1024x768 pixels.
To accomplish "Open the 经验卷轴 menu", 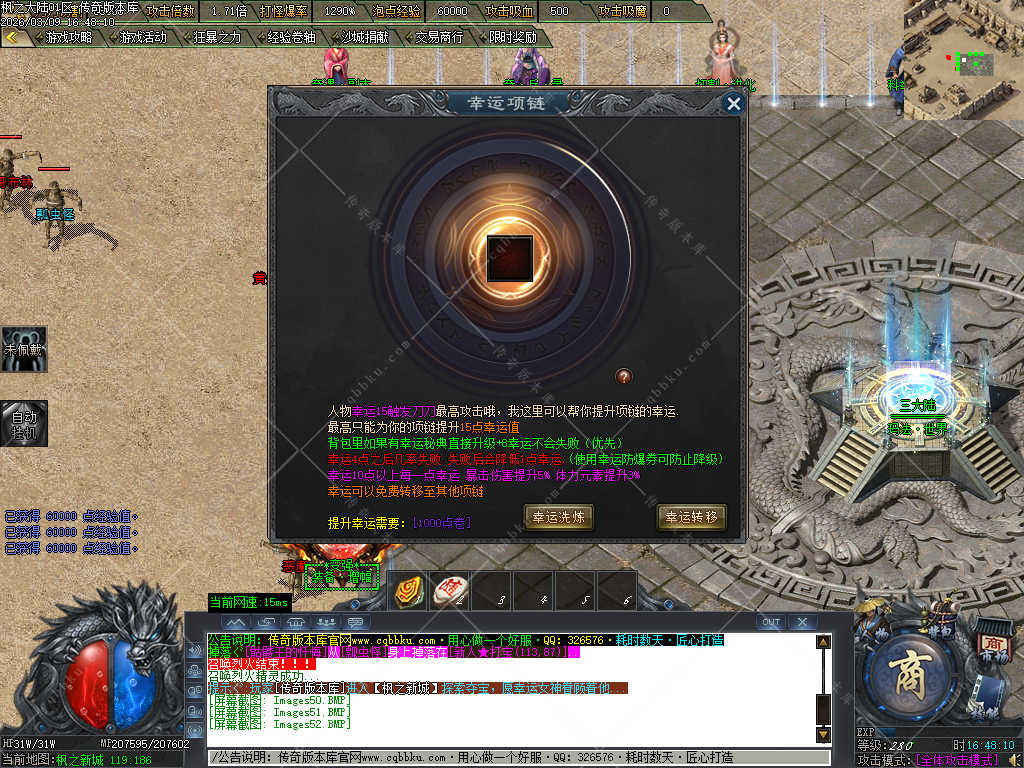I will coord(291,37).
